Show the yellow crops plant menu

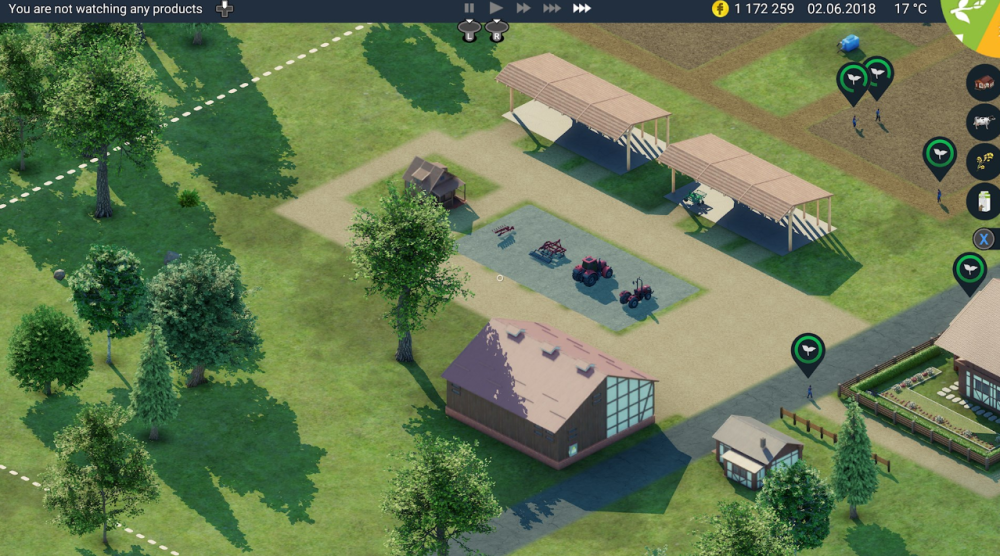(x=984, y=161)
